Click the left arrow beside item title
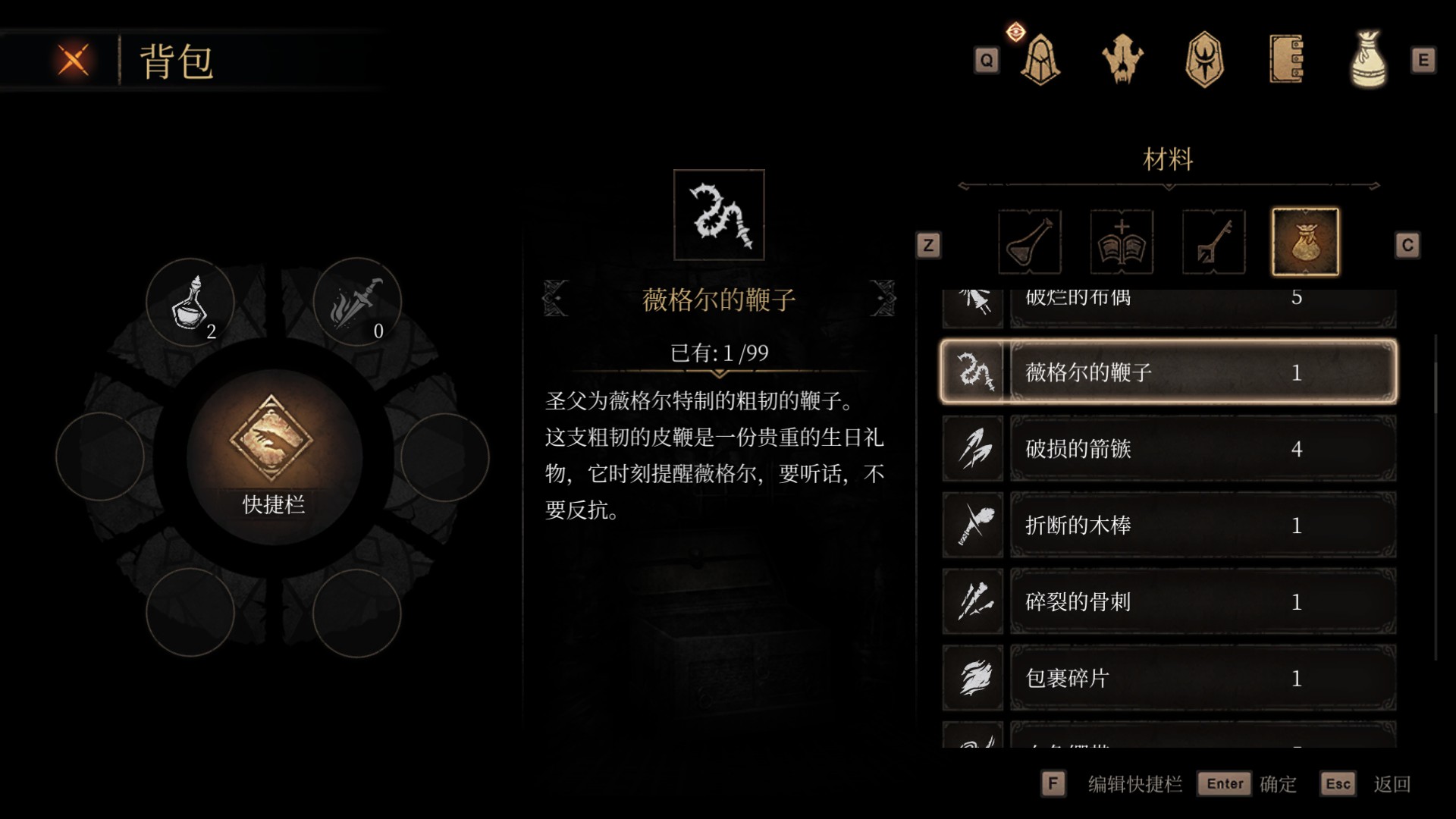Viewport: 1456px width, 819px height. click(x=556, y=299)
